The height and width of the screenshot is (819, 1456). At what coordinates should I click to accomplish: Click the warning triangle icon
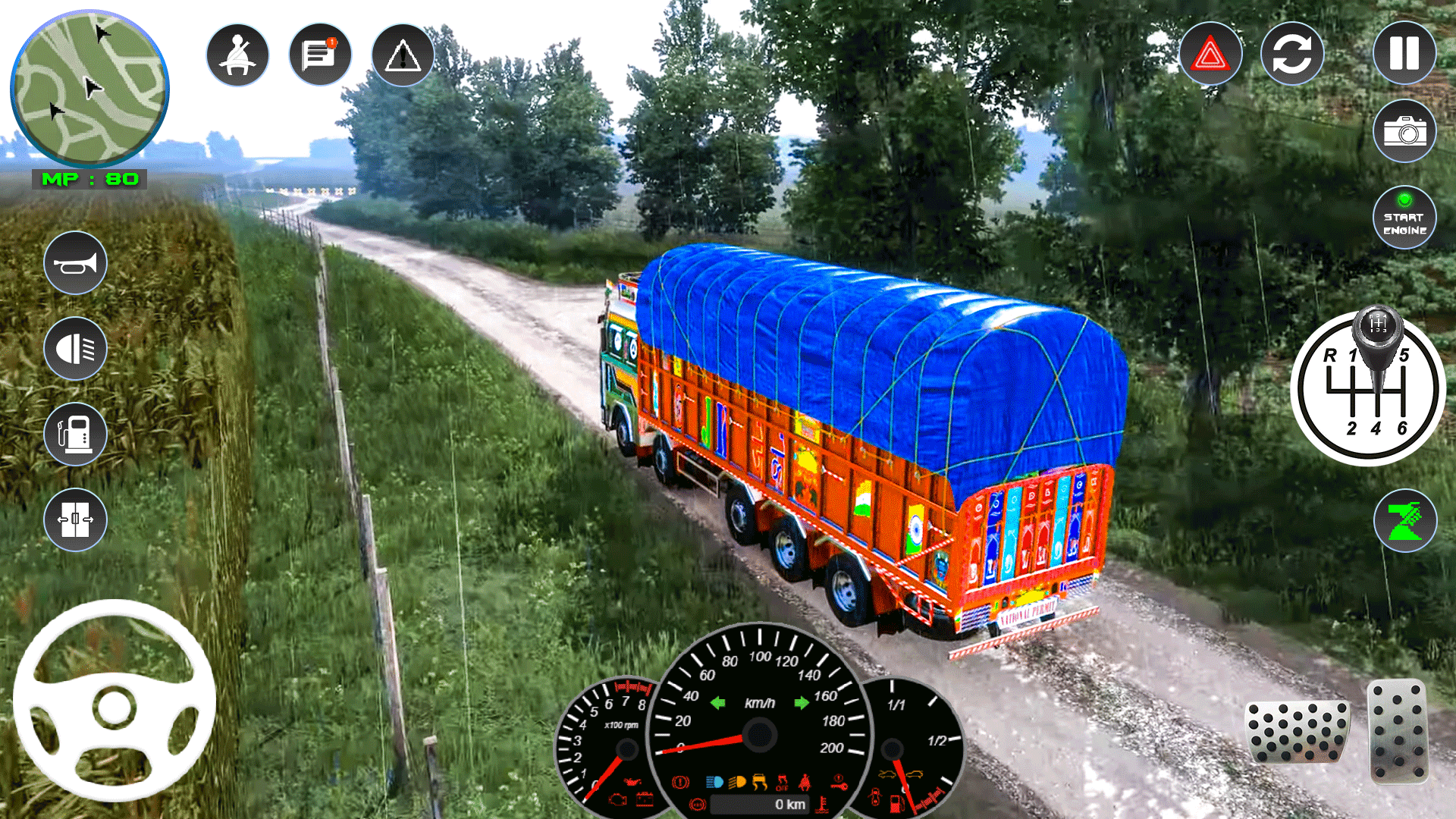click(x=403, y=54)
